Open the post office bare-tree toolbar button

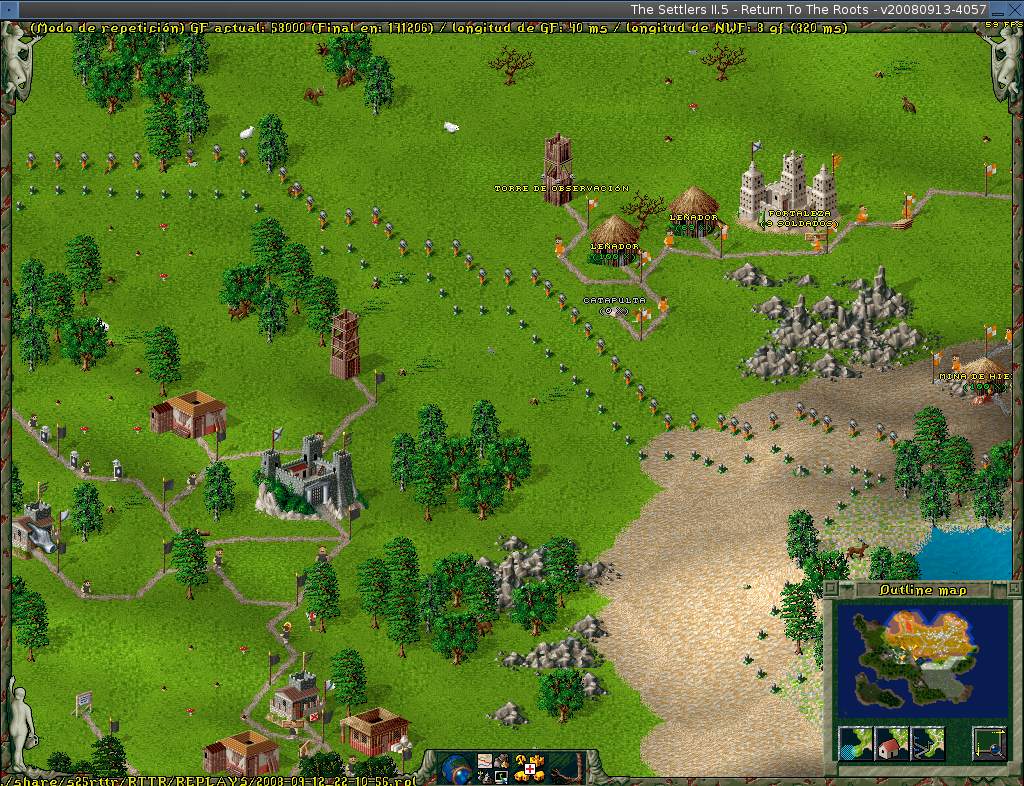563,769
